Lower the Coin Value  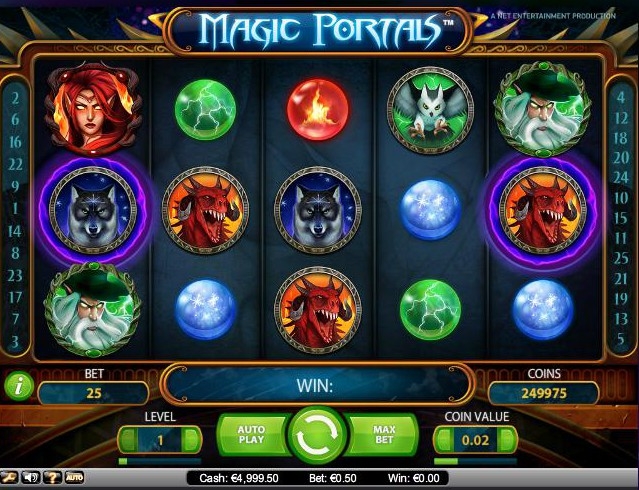click(x=441, y=438)
